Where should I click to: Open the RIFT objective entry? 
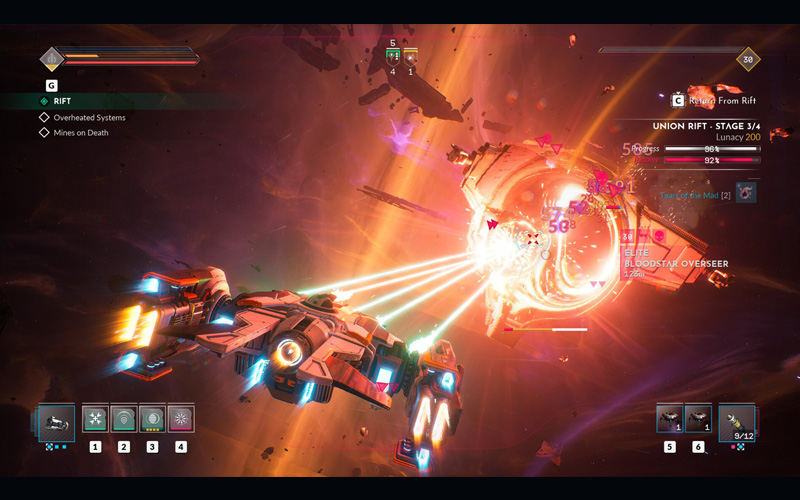[x=62, y=101]
